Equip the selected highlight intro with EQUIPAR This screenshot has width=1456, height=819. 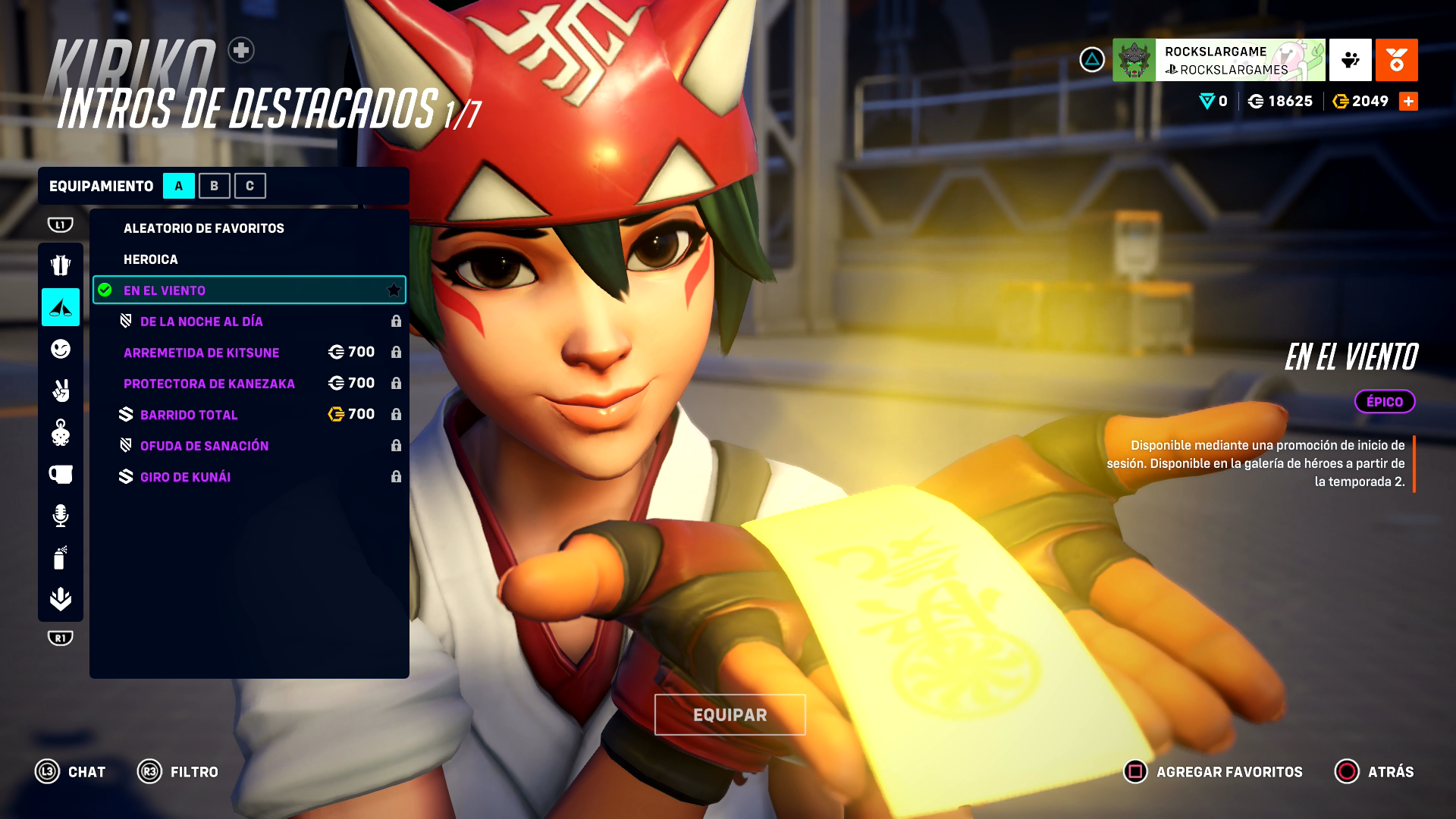pos(730,714)
